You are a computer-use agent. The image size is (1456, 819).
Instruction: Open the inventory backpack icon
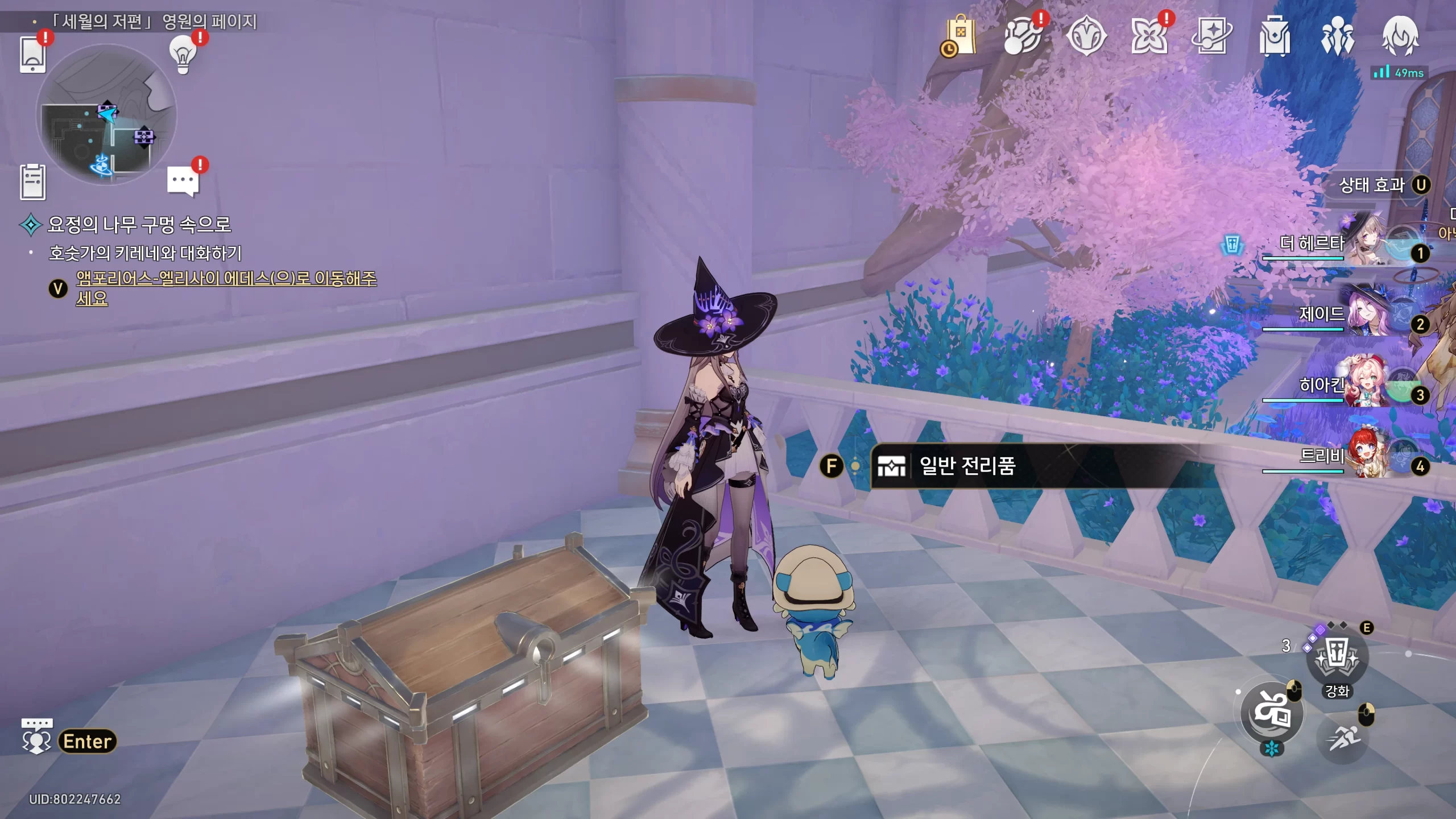1274,36
